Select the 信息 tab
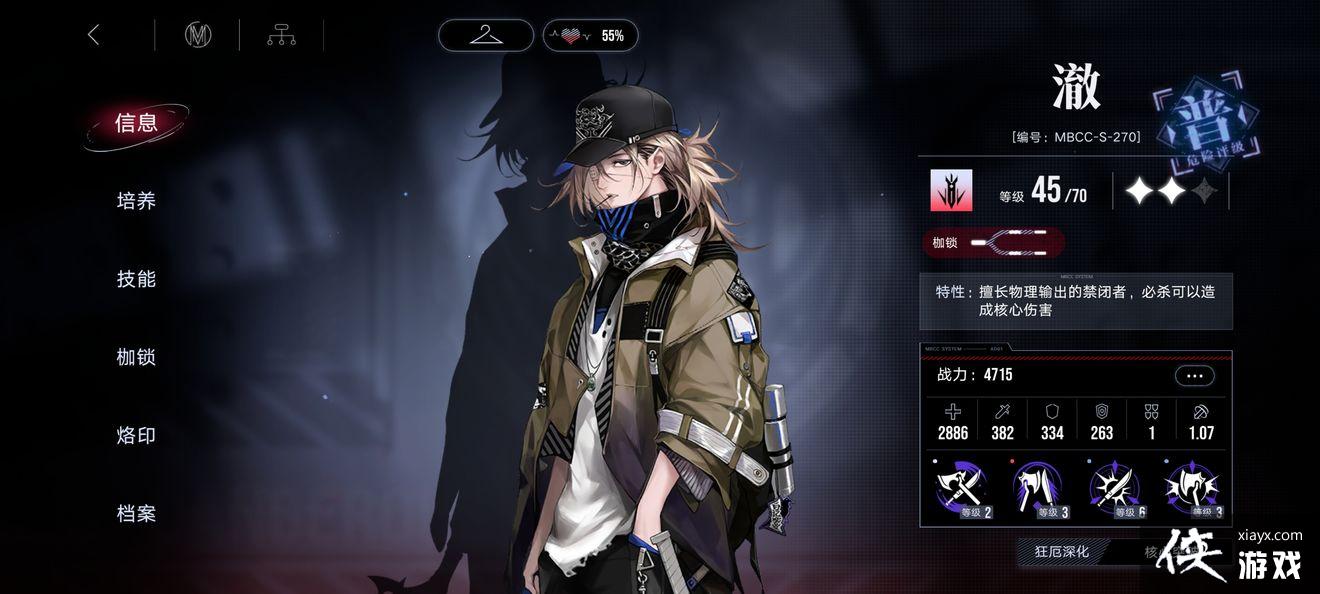The width and height of the screenshot is (1320, 594). (x=136, y=123)
